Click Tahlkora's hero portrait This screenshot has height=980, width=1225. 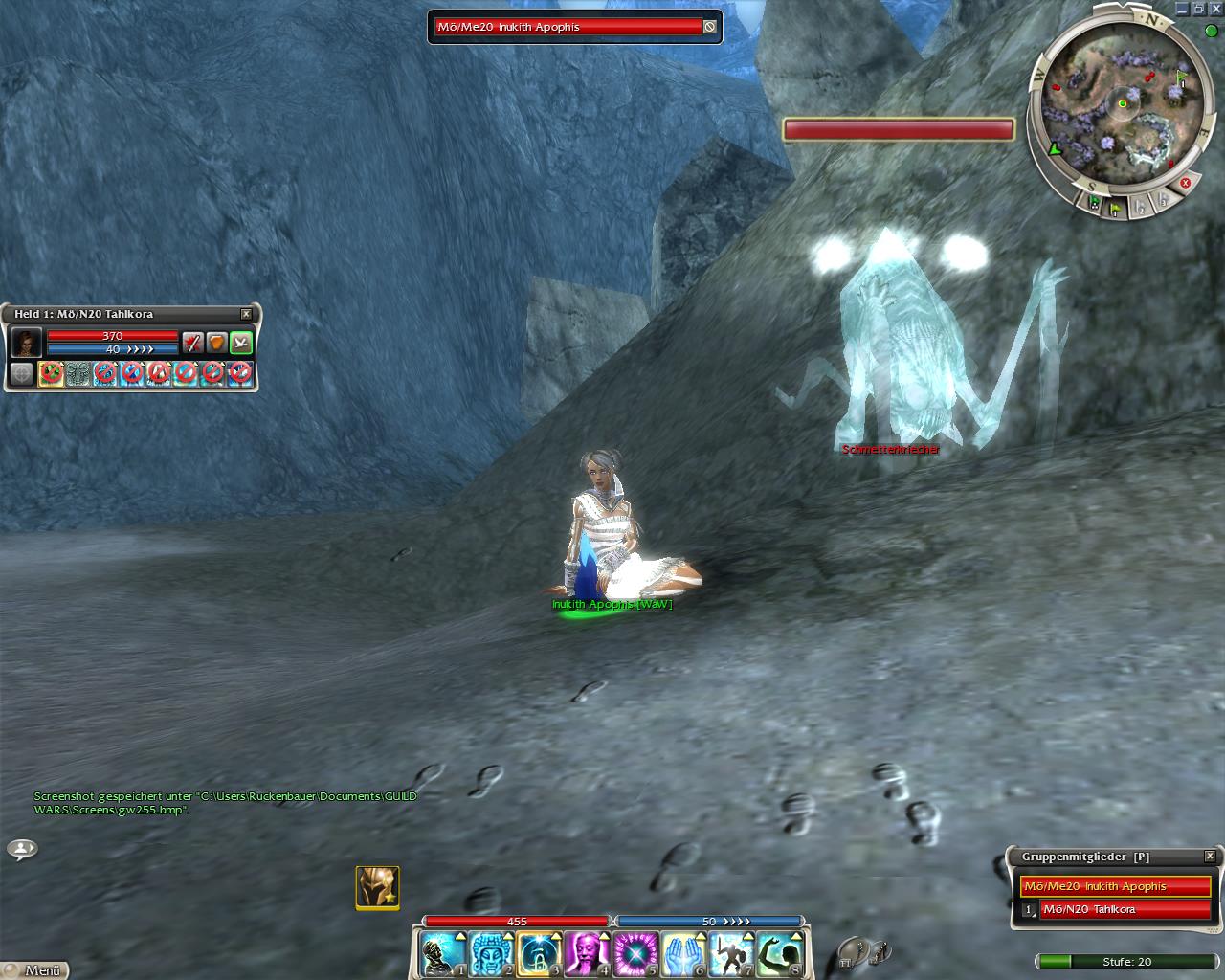click(27, 342)
